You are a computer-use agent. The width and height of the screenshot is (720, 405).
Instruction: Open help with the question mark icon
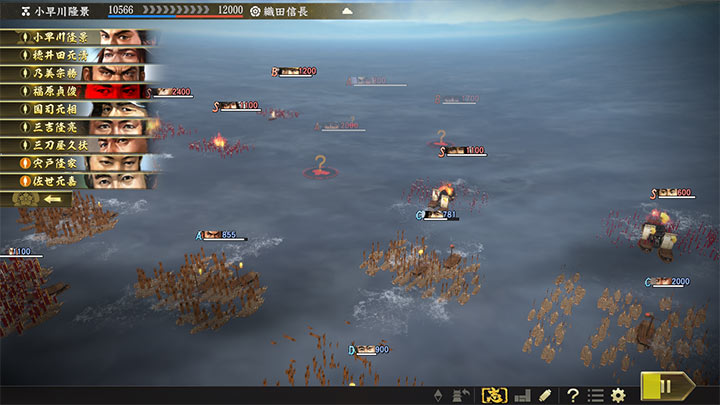point(573,395)
